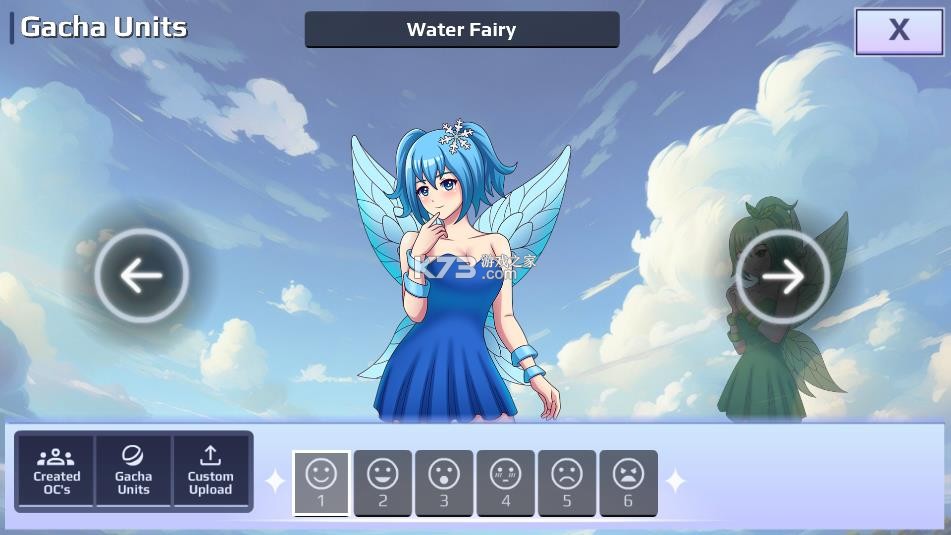The height and width of the screenshot is (535, 951).
Task: Switch to the Gacha Units tab
Action: pos(133,470)
